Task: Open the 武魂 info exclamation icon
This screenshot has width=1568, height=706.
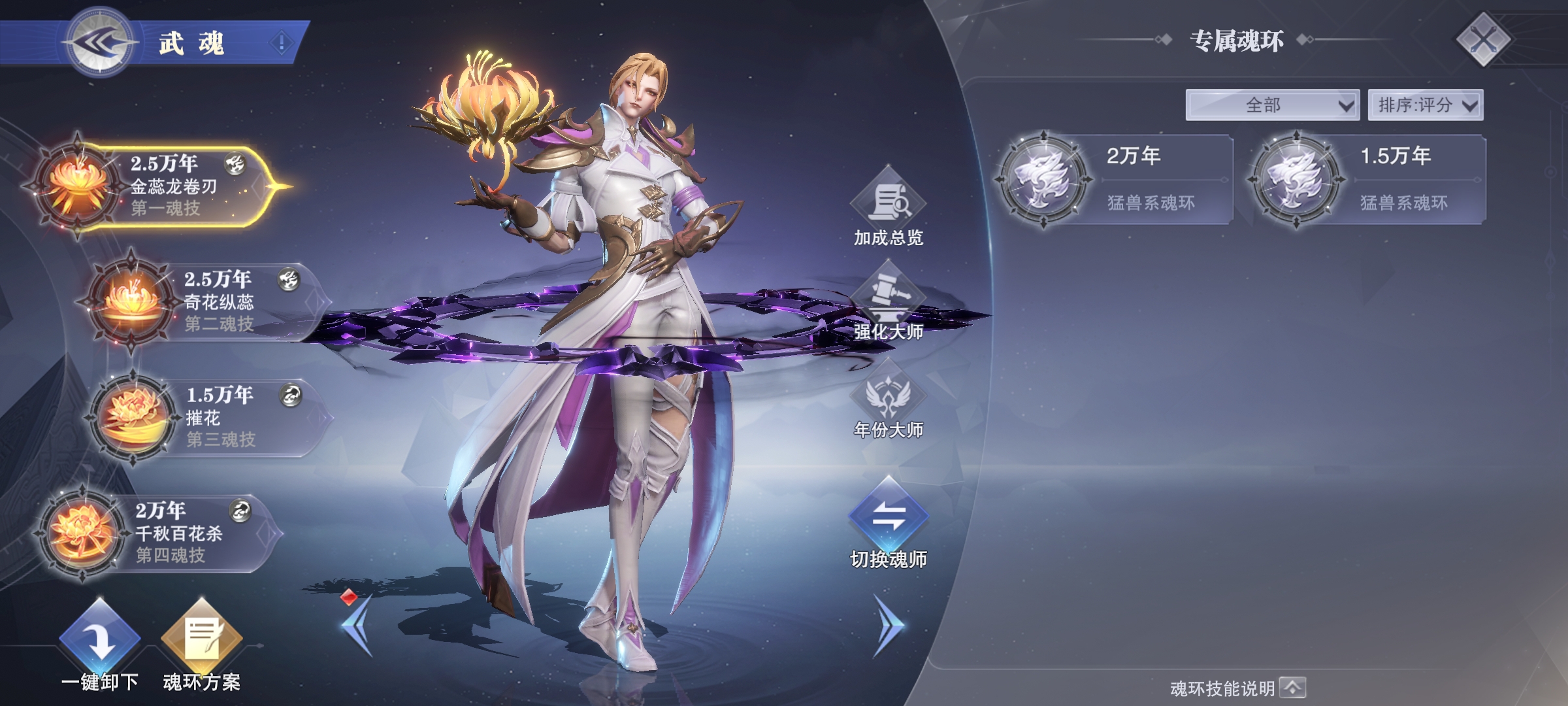Action: pyautogui.click(x=282, y=43)
